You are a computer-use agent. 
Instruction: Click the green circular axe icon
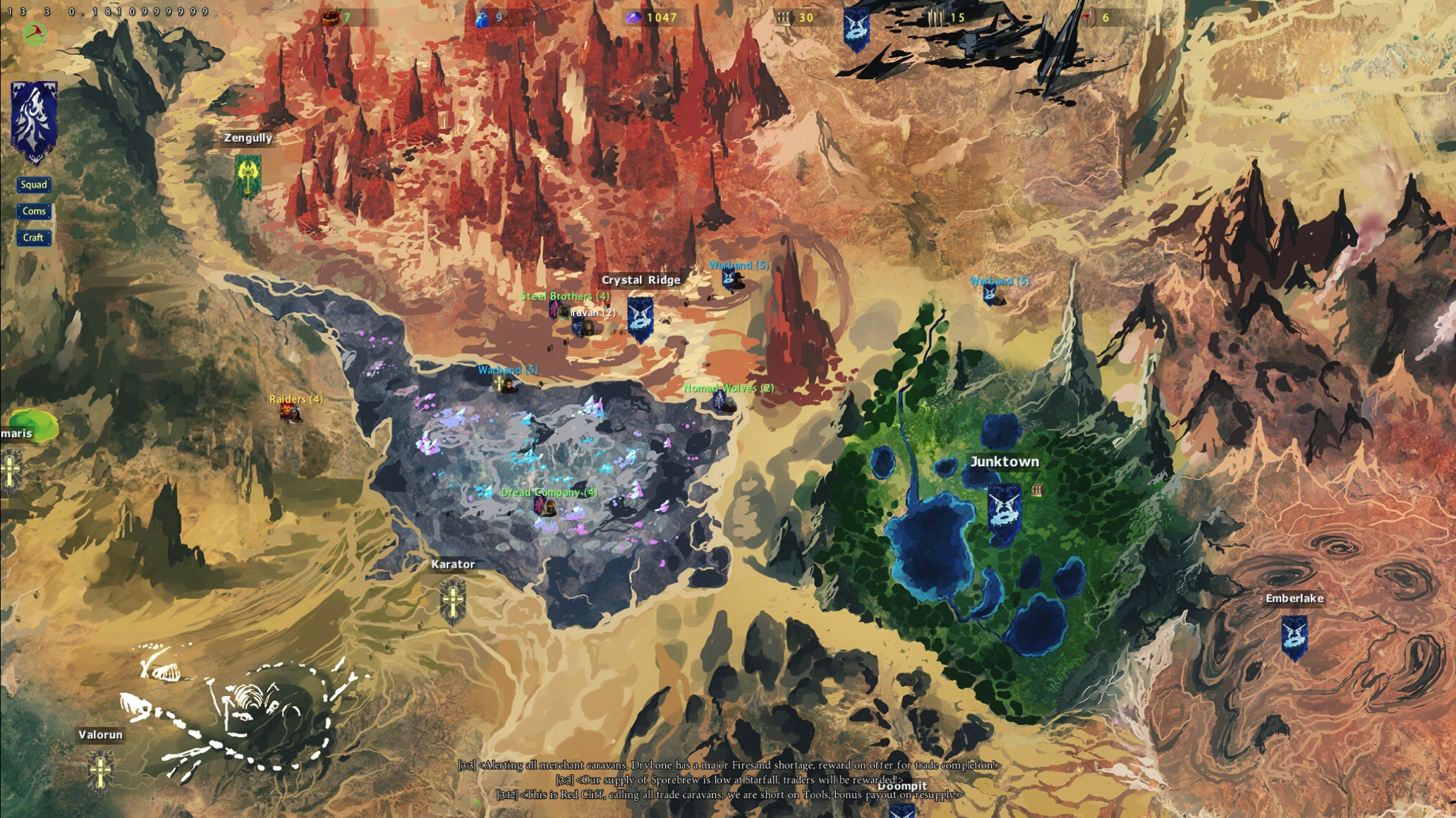[x=35, y=33]
